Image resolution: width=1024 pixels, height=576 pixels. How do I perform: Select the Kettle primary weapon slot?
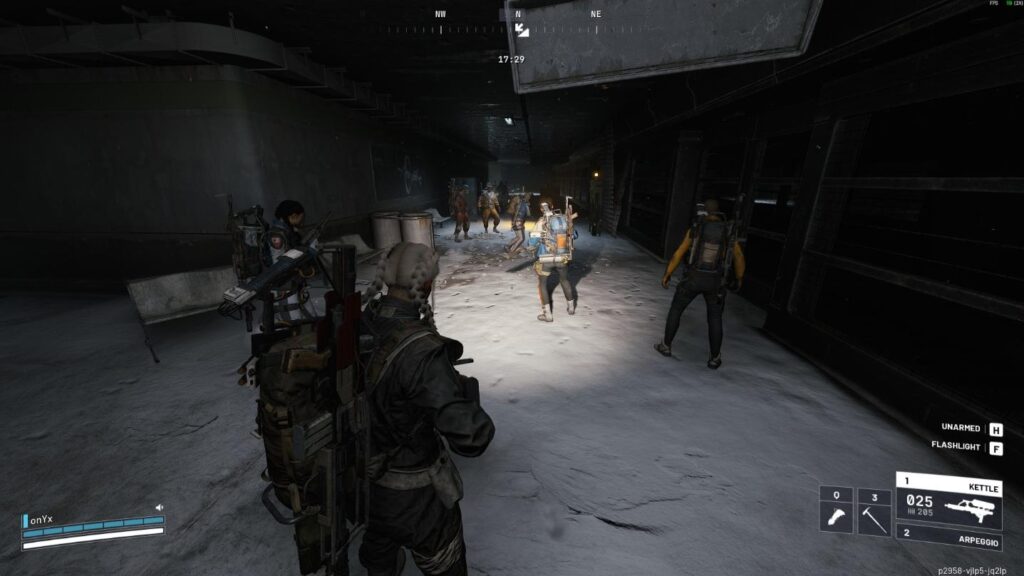[x=948, y=499]
